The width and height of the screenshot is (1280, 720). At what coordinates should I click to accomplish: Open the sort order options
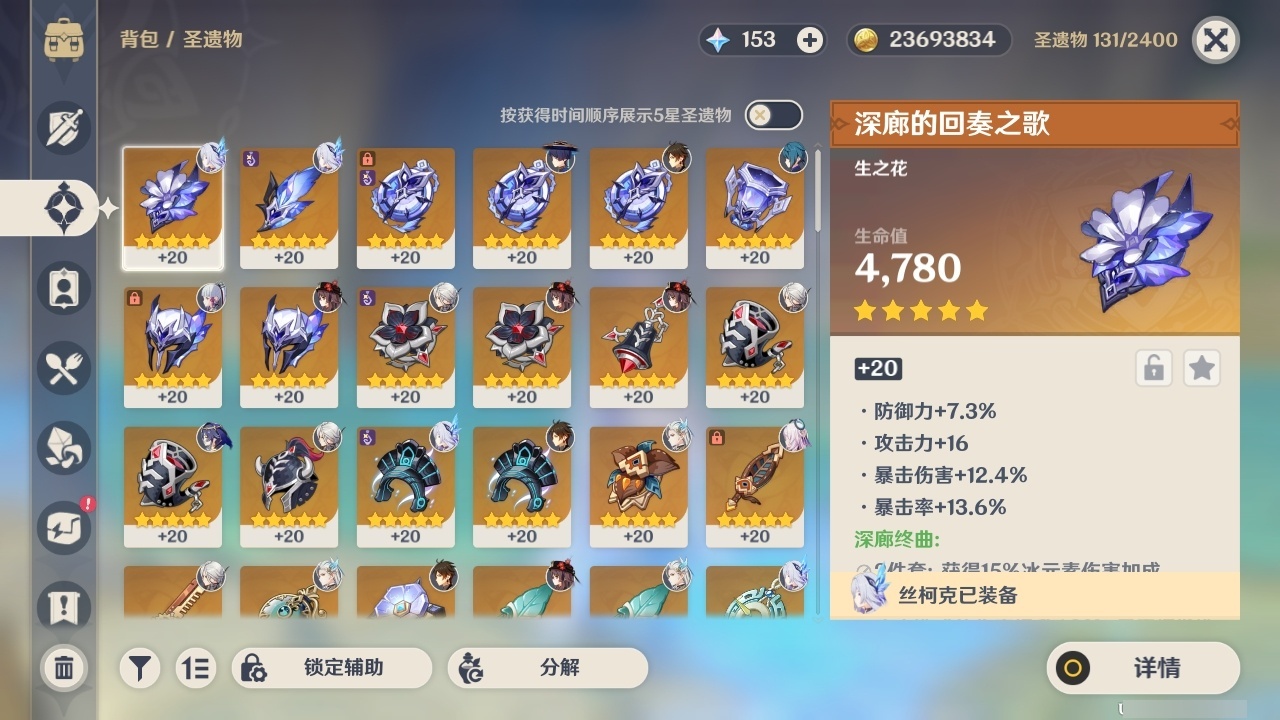196,668
